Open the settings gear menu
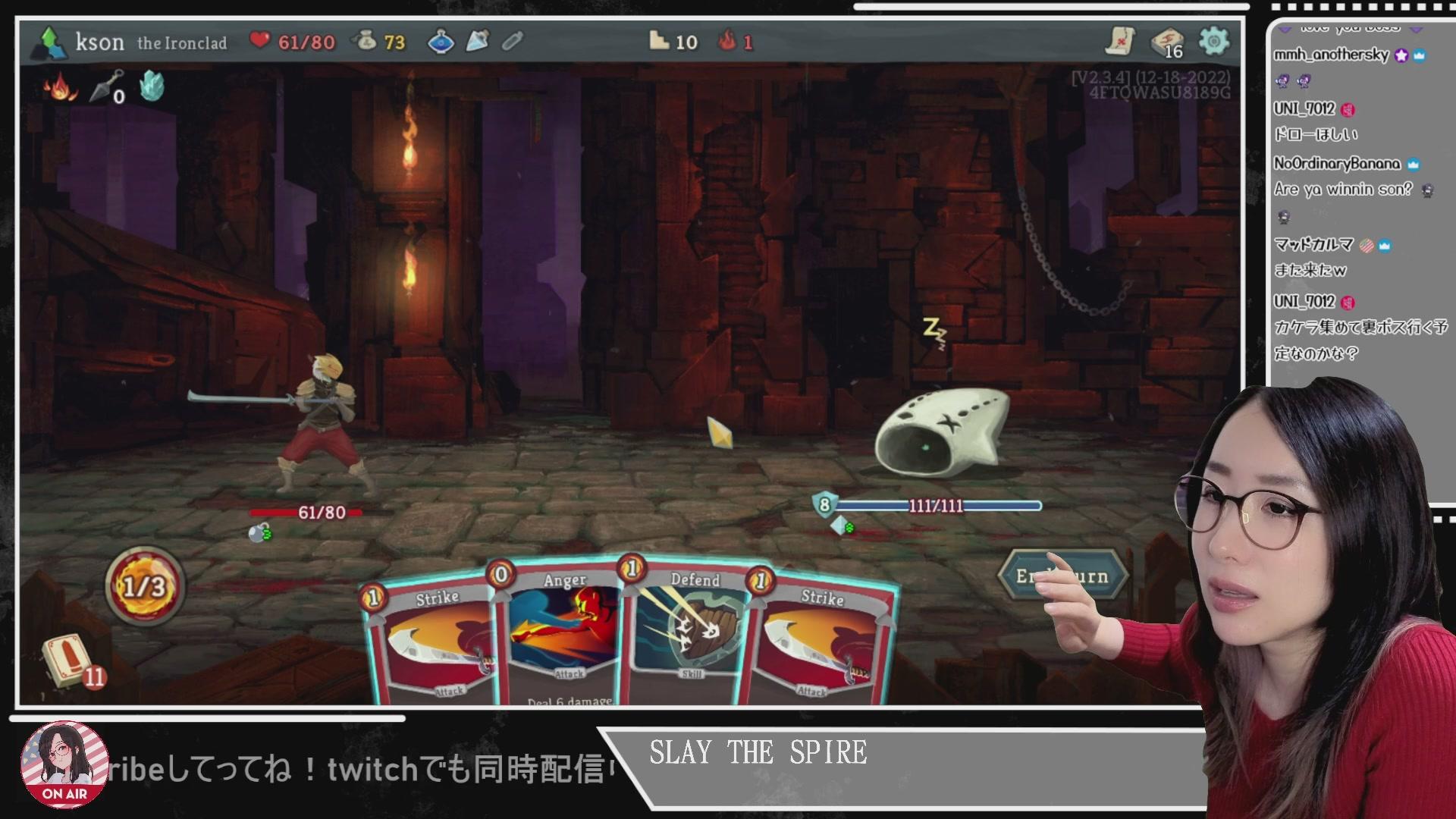 coord(1213,41)
